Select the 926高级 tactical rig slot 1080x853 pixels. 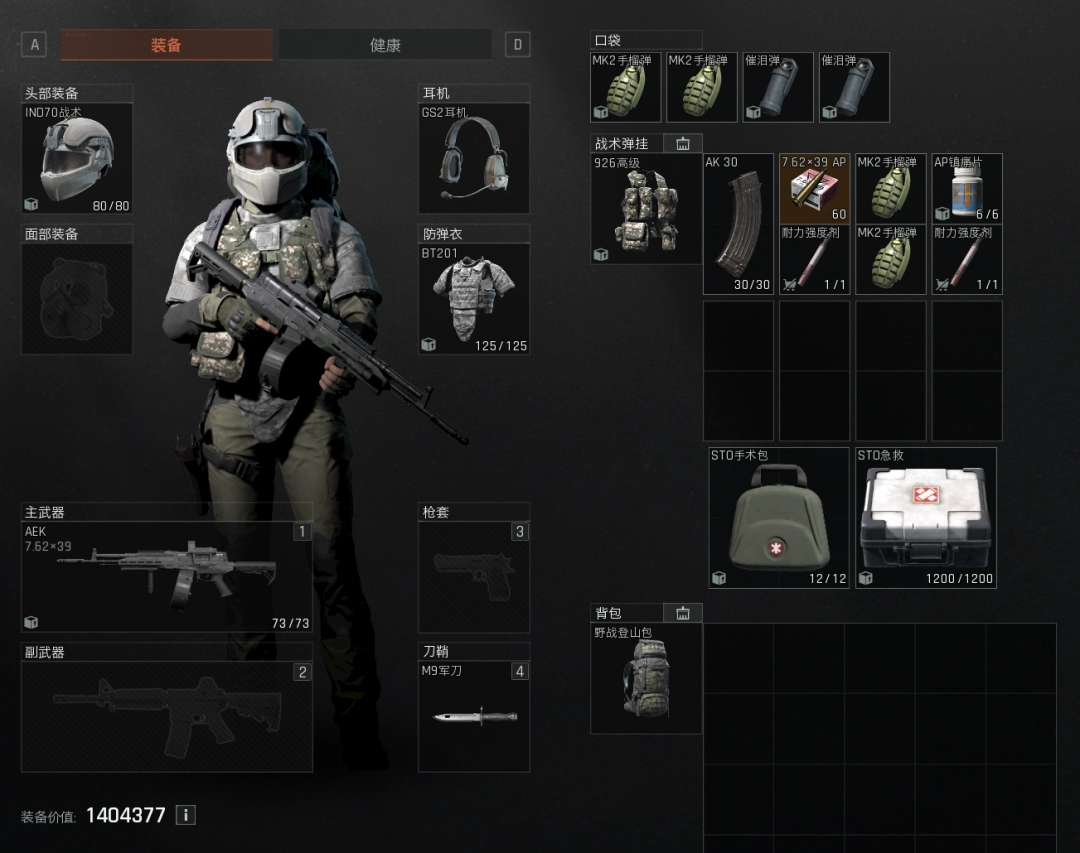click(x=646, y=209)
